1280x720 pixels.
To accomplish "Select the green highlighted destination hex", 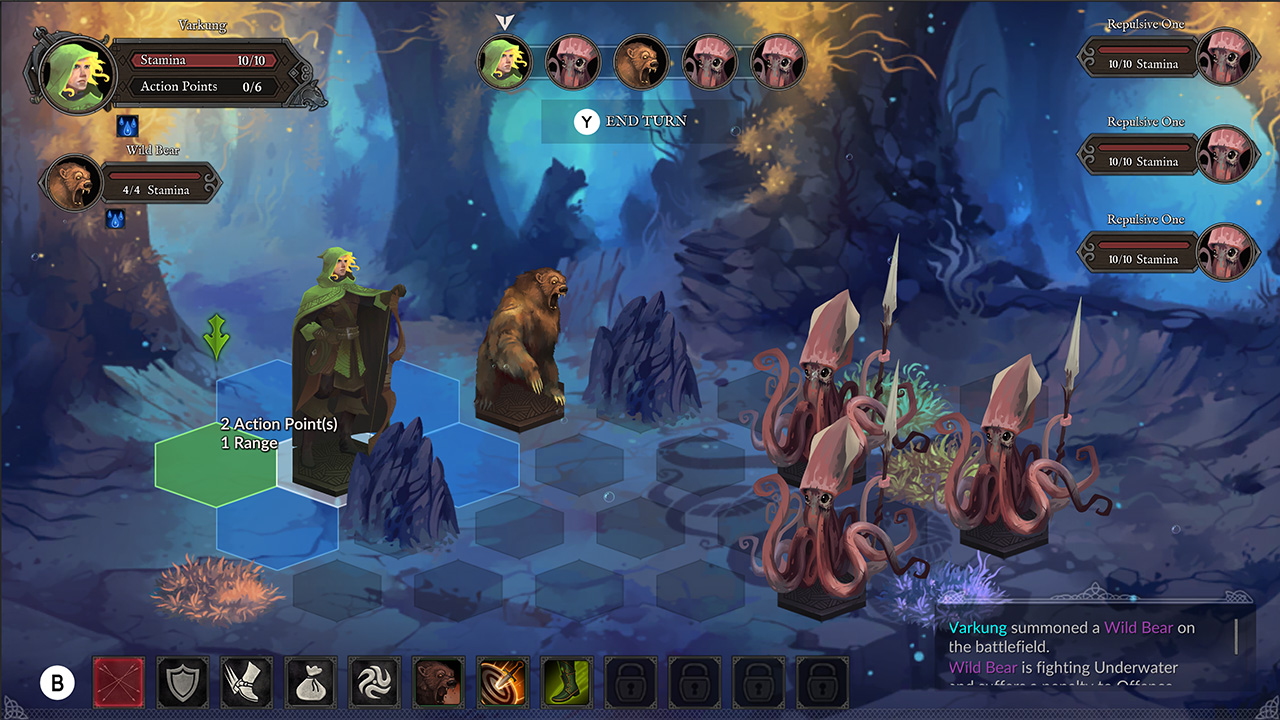I will pyautogui.click(x=215, y=465).
